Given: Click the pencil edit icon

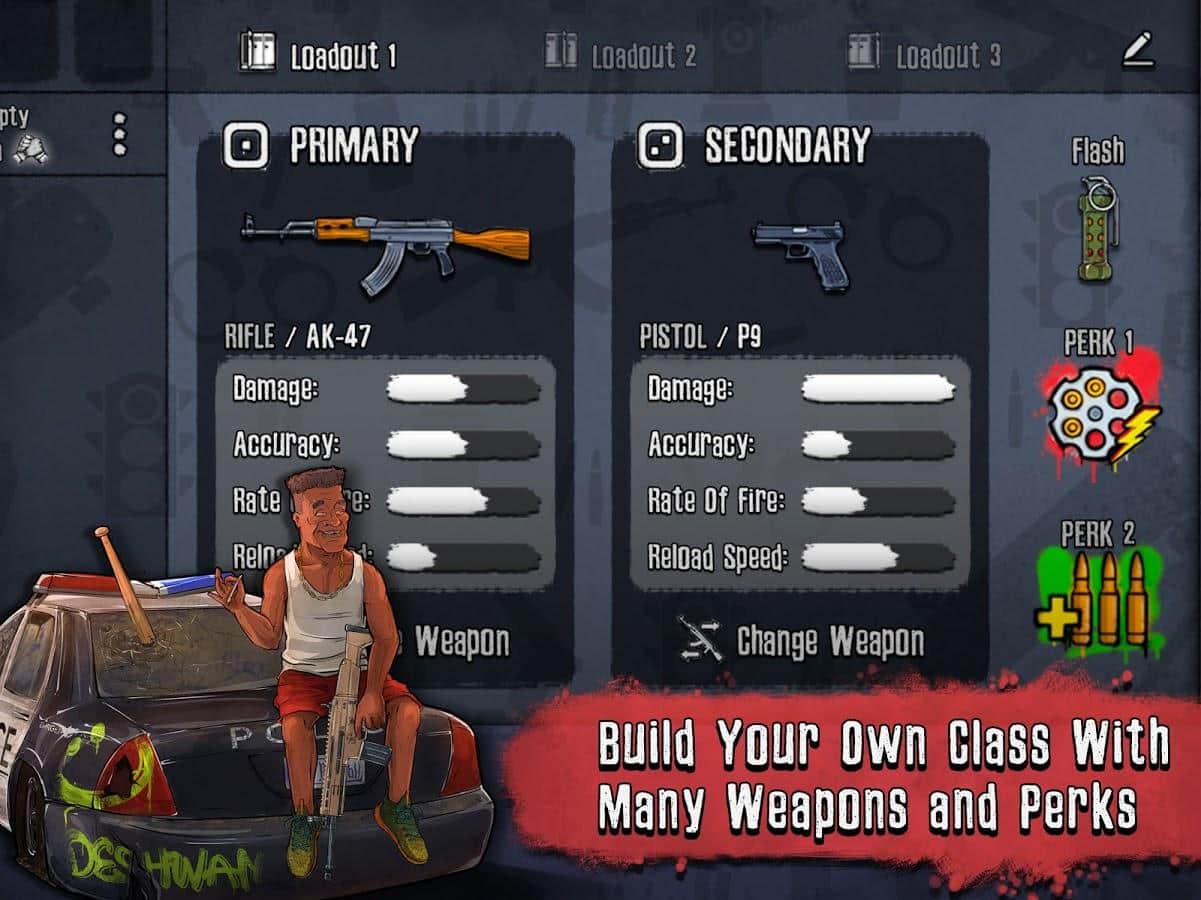Looking at the screenshot, I should (1137, 51).
